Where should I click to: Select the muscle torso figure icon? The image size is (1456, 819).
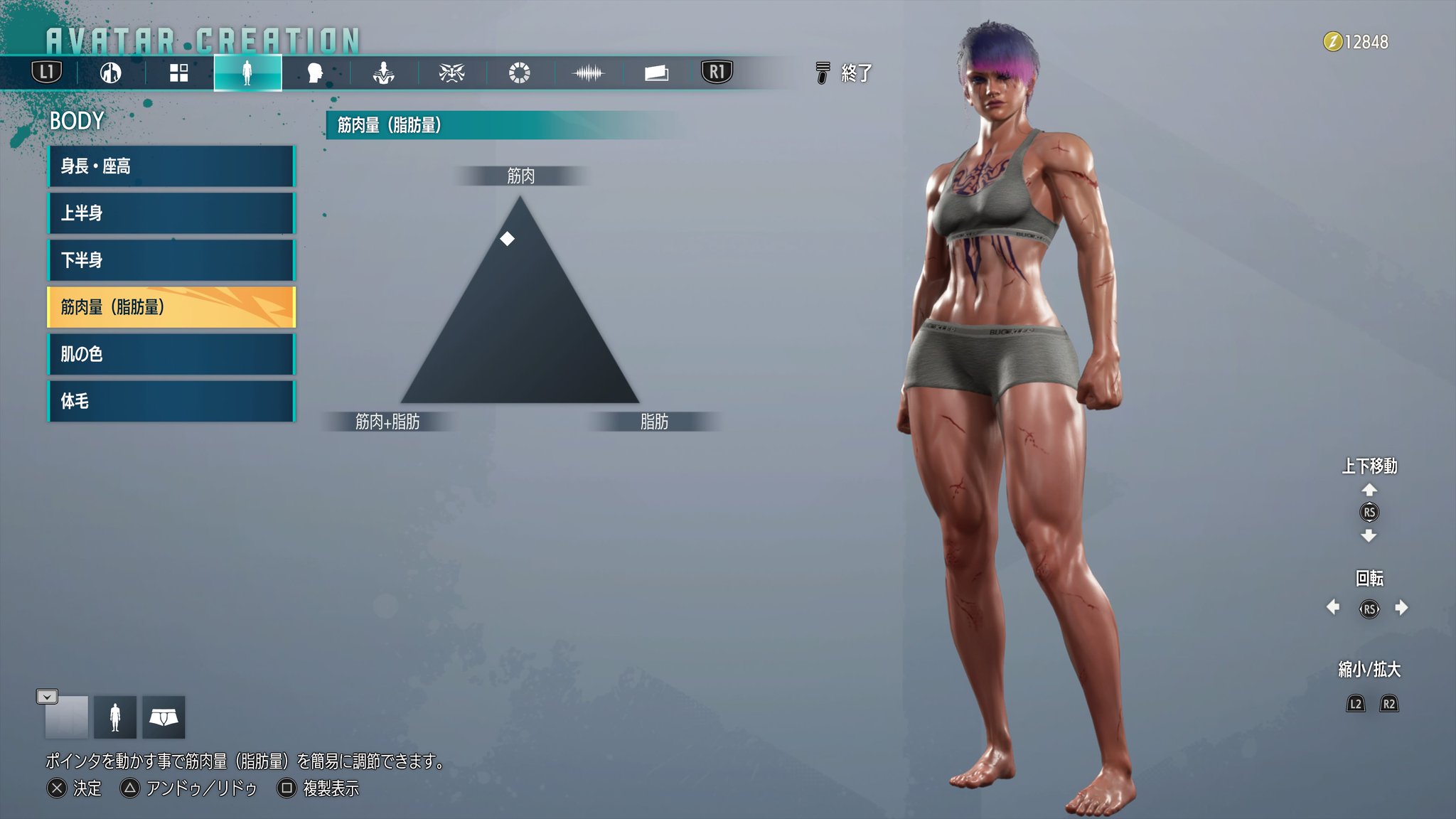pos(383,72)
